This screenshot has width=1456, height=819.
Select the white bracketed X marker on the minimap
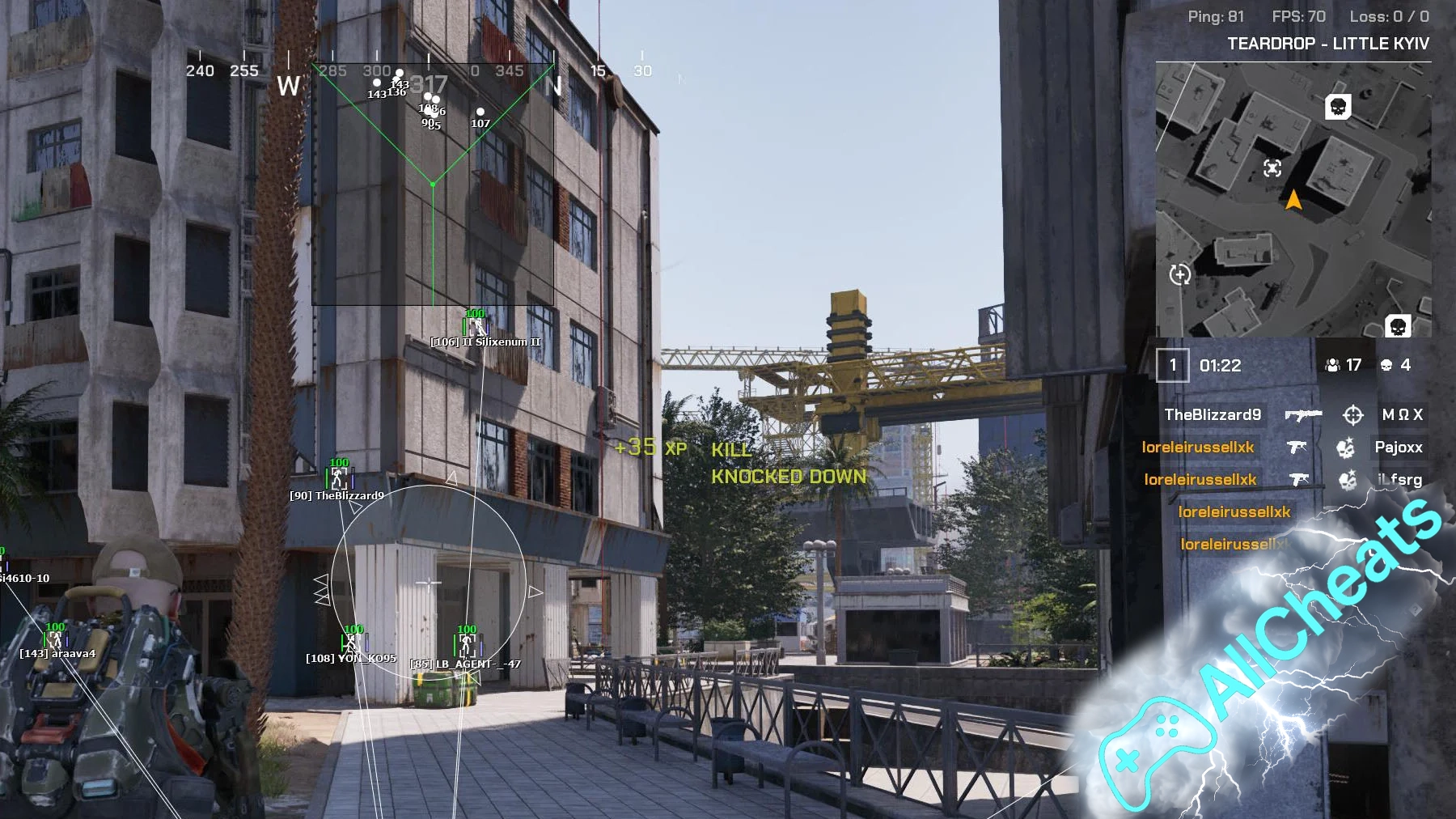[x=1272, y=168]
